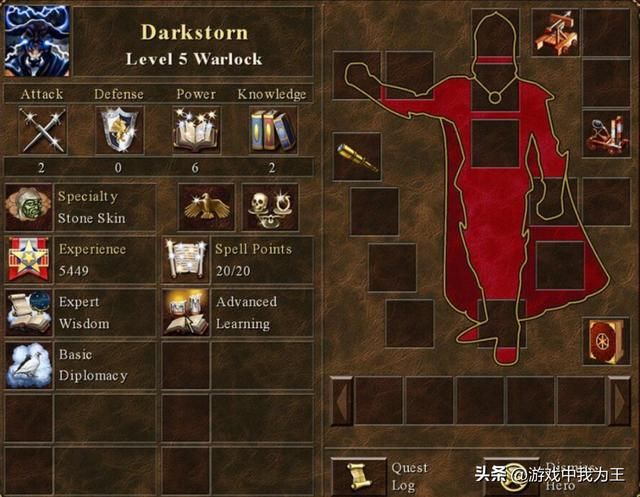Page the backpack right with the arrow

pyautogui.click(x=621, y=401)
